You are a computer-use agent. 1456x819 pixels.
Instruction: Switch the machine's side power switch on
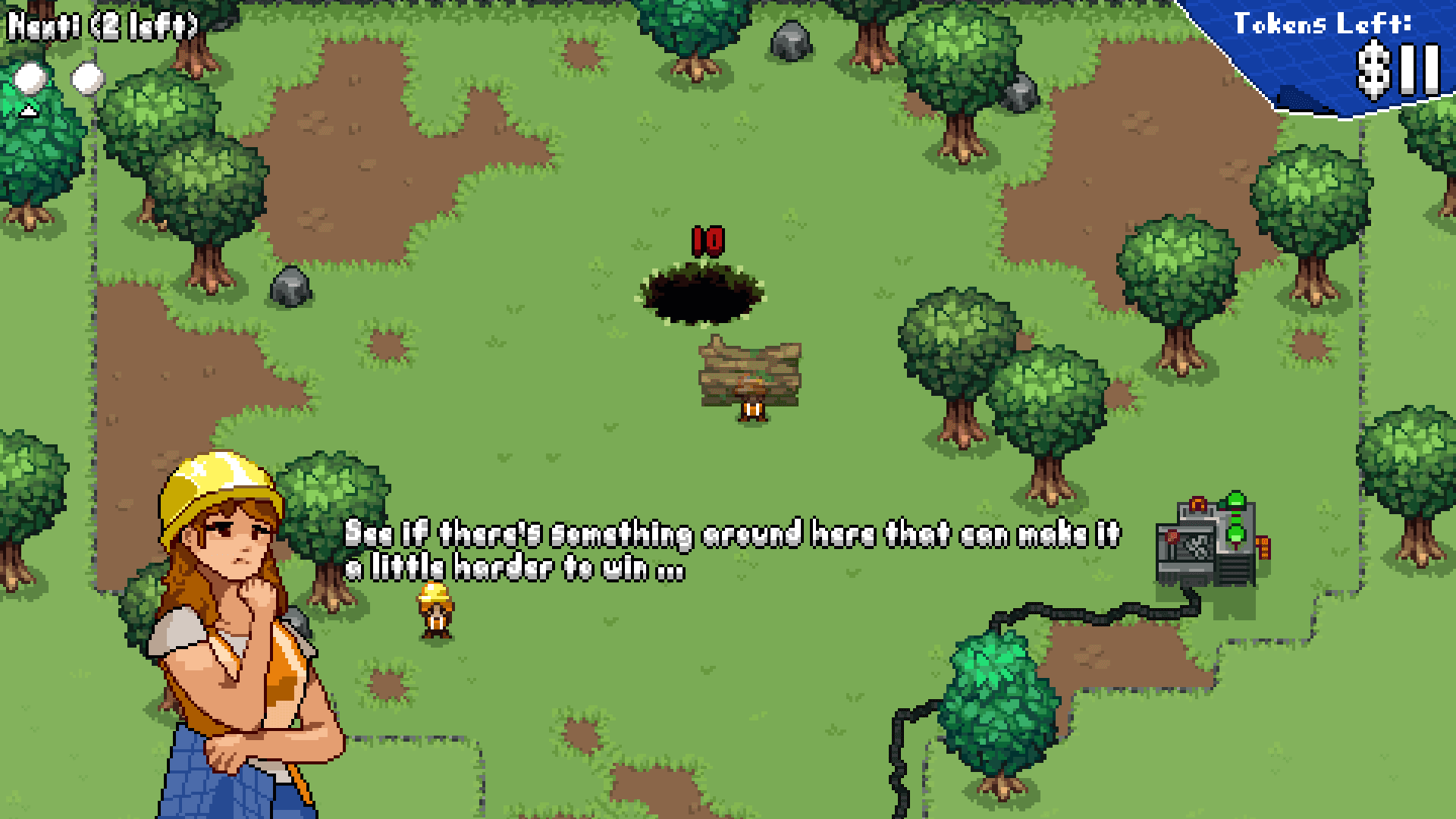1263,548
